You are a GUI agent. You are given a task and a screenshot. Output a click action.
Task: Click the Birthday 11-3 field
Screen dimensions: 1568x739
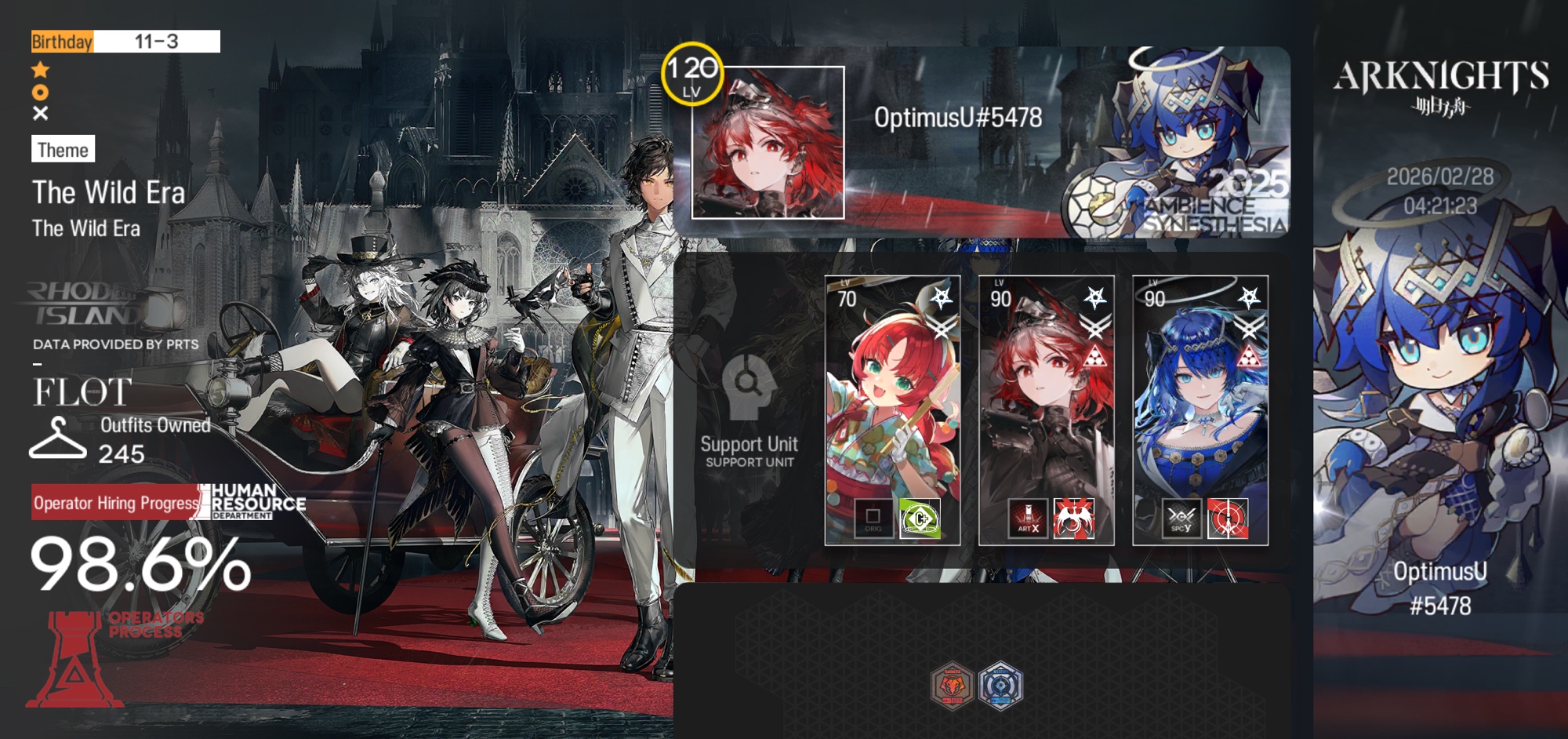click(125, 42)
